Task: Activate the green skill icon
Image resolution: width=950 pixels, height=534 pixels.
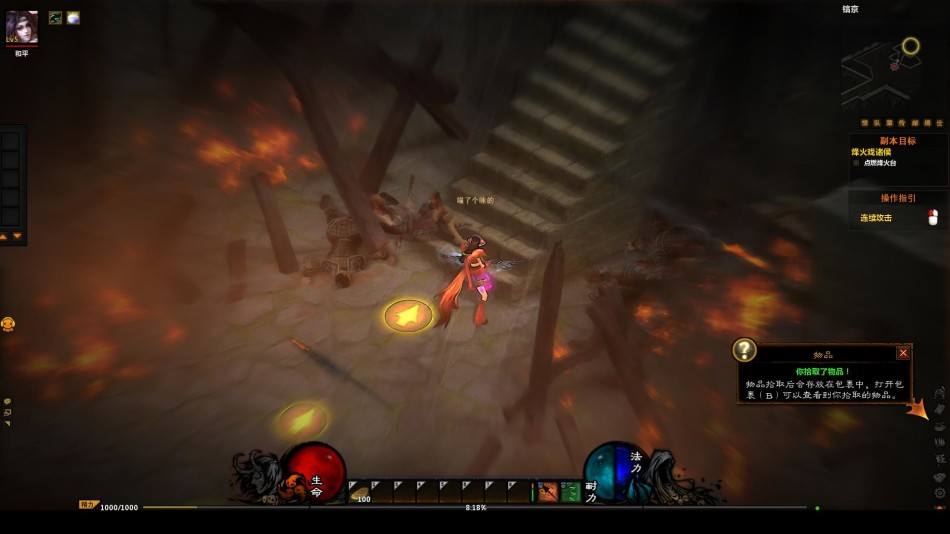Action: coord(570,491)
